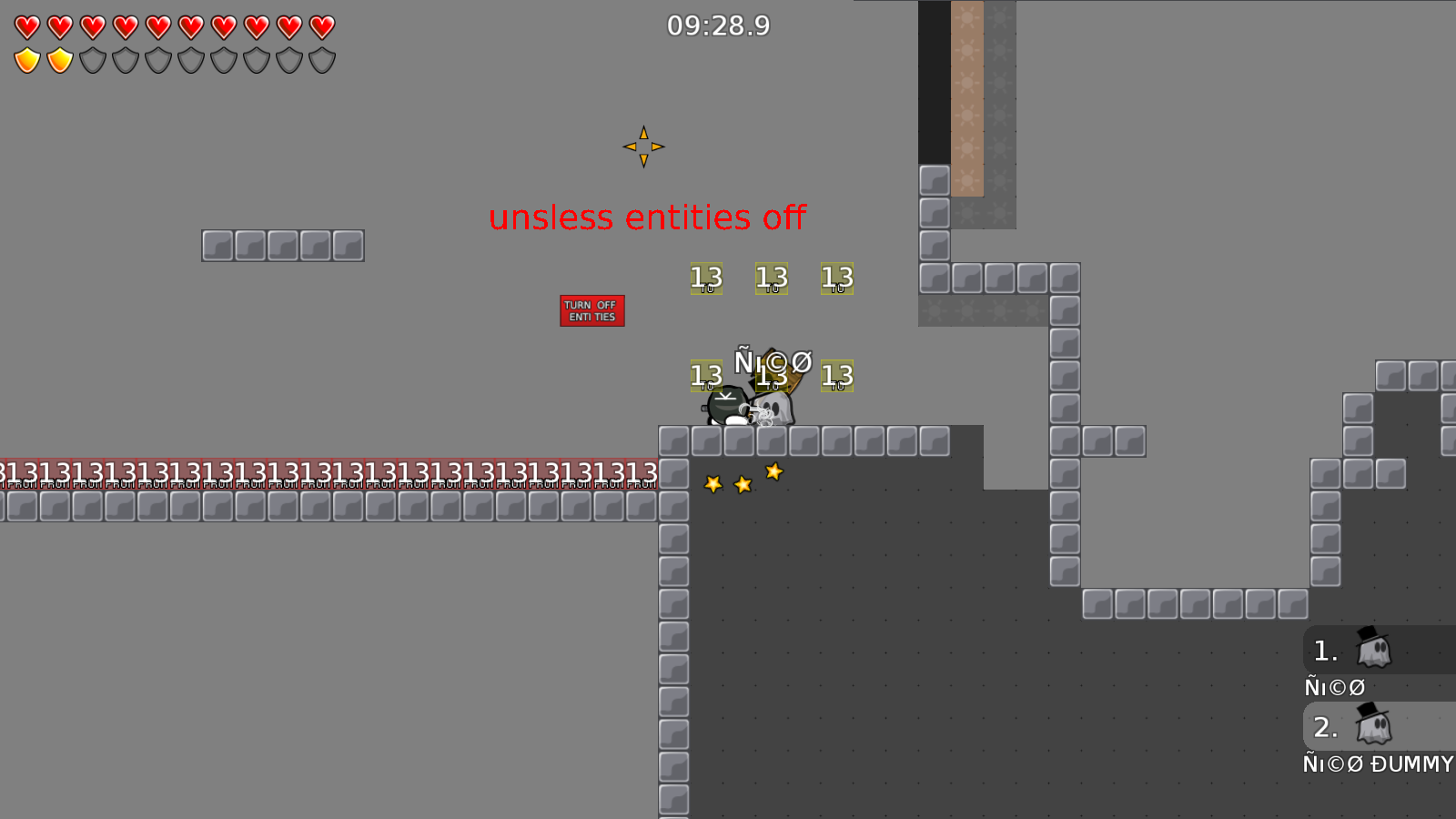Select the first golden shield icon

coord(26,60)
